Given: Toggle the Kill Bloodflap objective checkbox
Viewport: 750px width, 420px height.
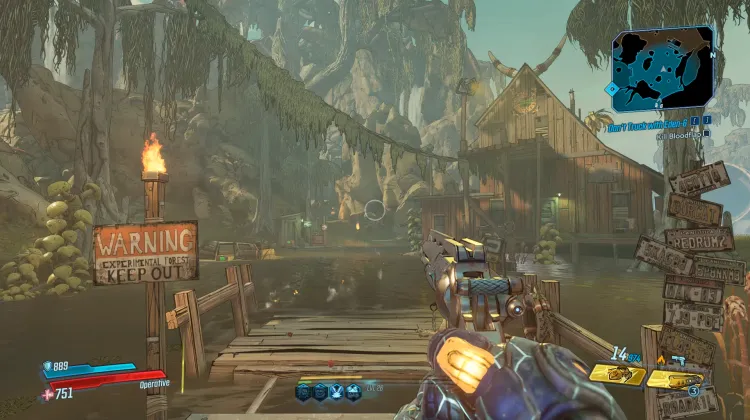Looking at the screenshot, I should 707,132.
